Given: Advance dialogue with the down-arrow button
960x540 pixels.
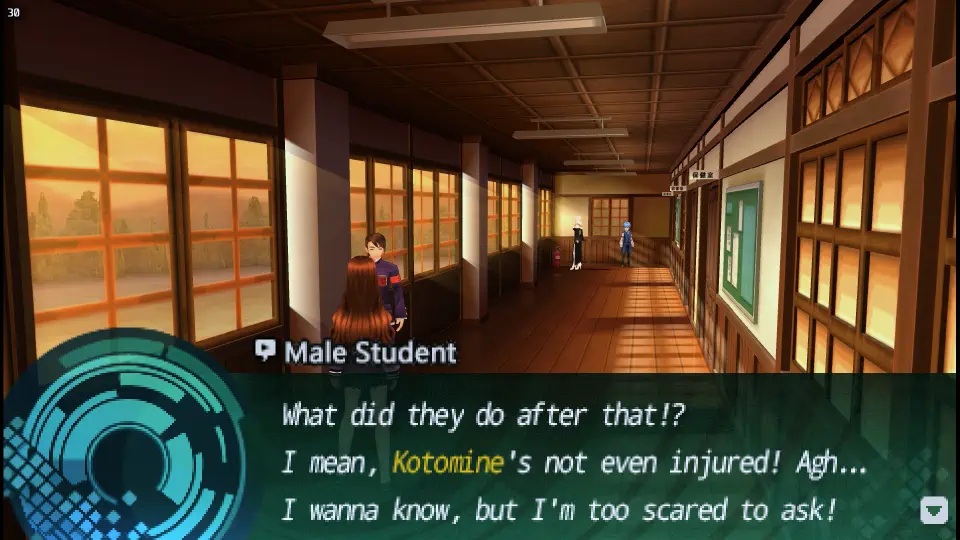Looking at the screenshot, I should coord(933,510).
